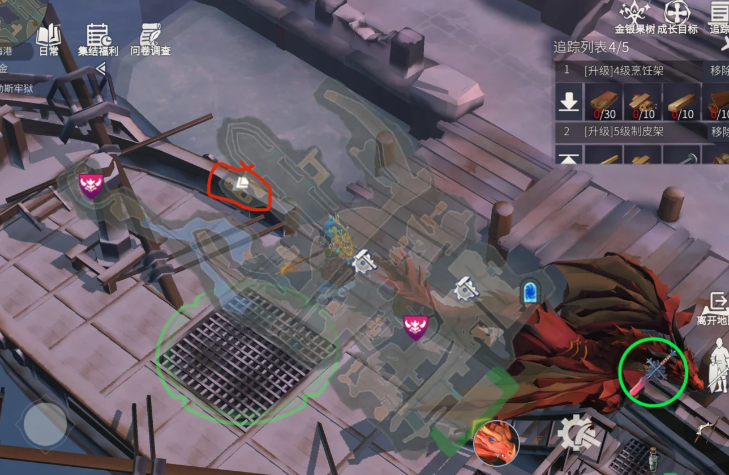This screenshot has width=729, height=475.
Task: Tap the red dragon portrait icon
Action: pos(496,441)
